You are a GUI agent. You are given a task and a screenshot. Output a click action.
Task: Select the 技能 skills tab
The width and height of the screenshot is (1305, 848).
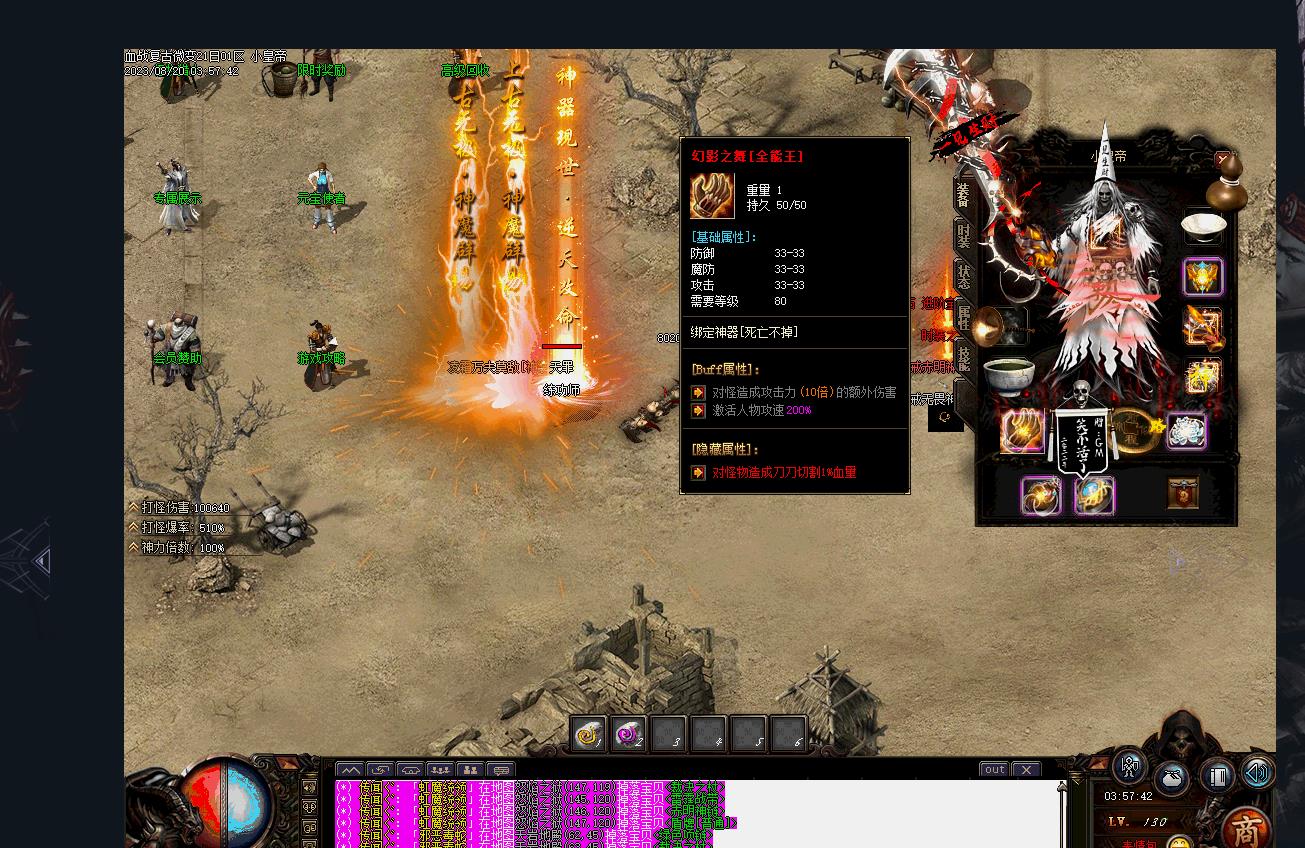coord(963,357)
